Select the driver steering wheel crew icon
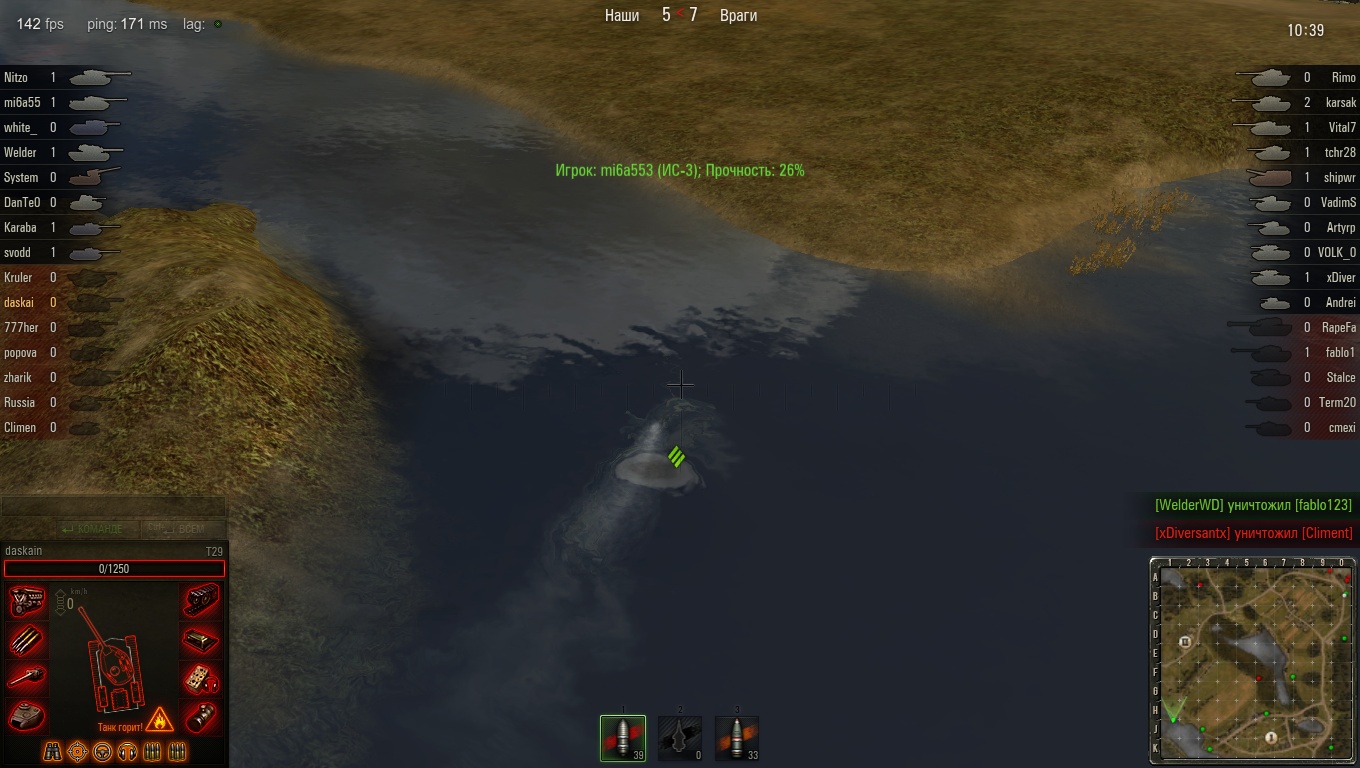Viewport: 1360px width, 768px height. [103, 751]
